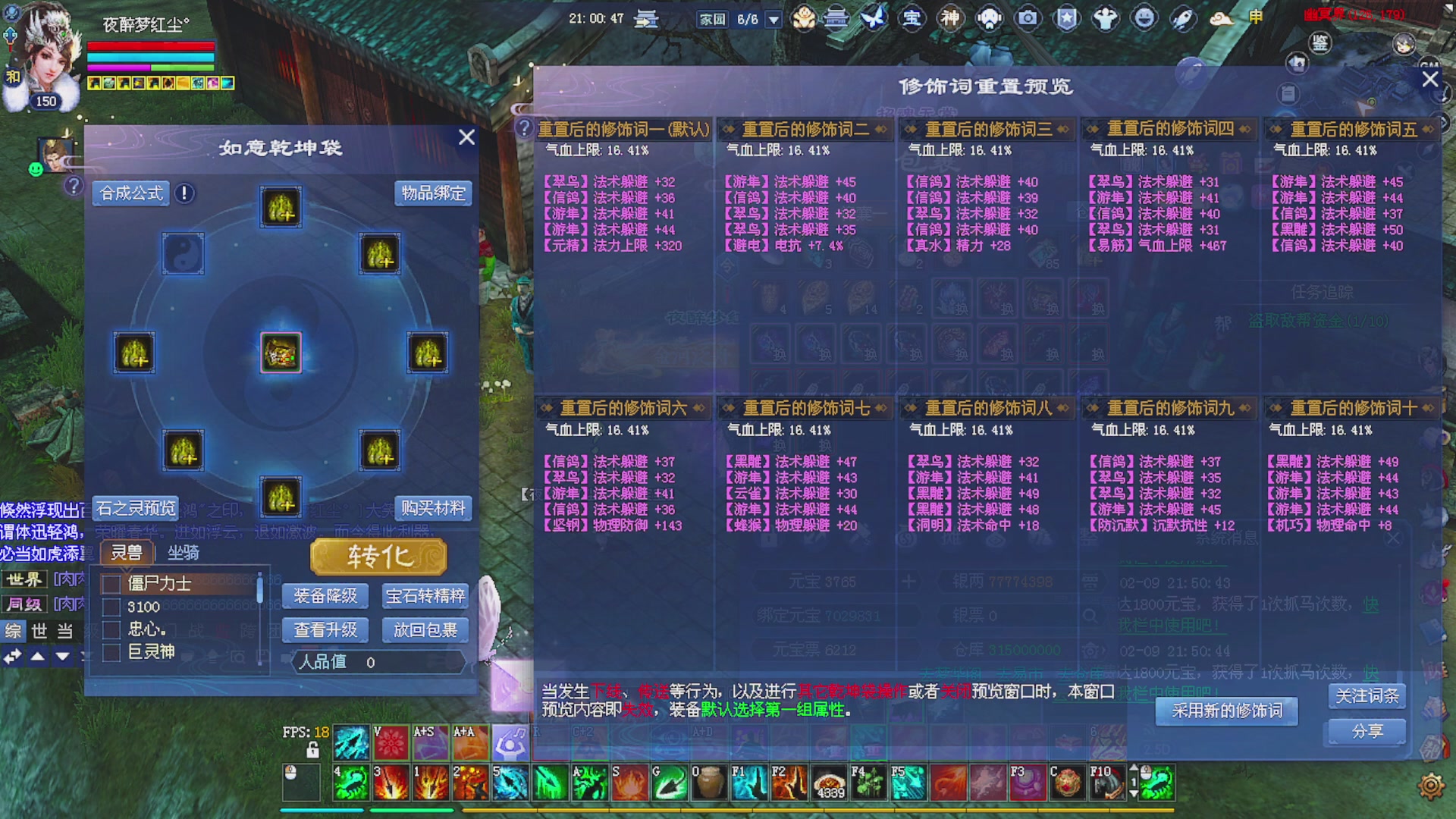Check the 巨灵神 checkbox

[x=110, y=651]
